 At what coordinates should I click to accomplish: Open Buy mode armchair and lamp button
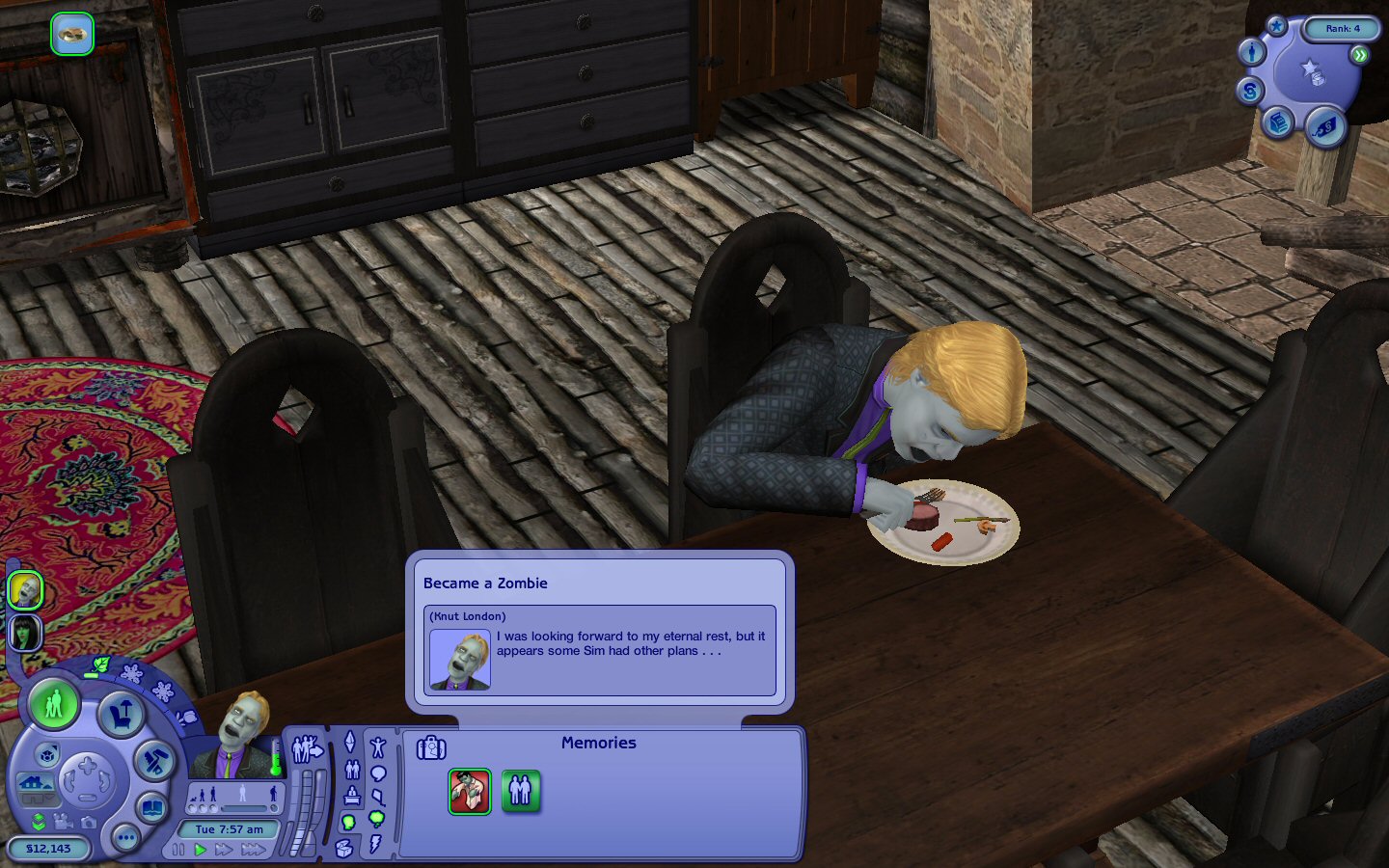pos(122,715)
